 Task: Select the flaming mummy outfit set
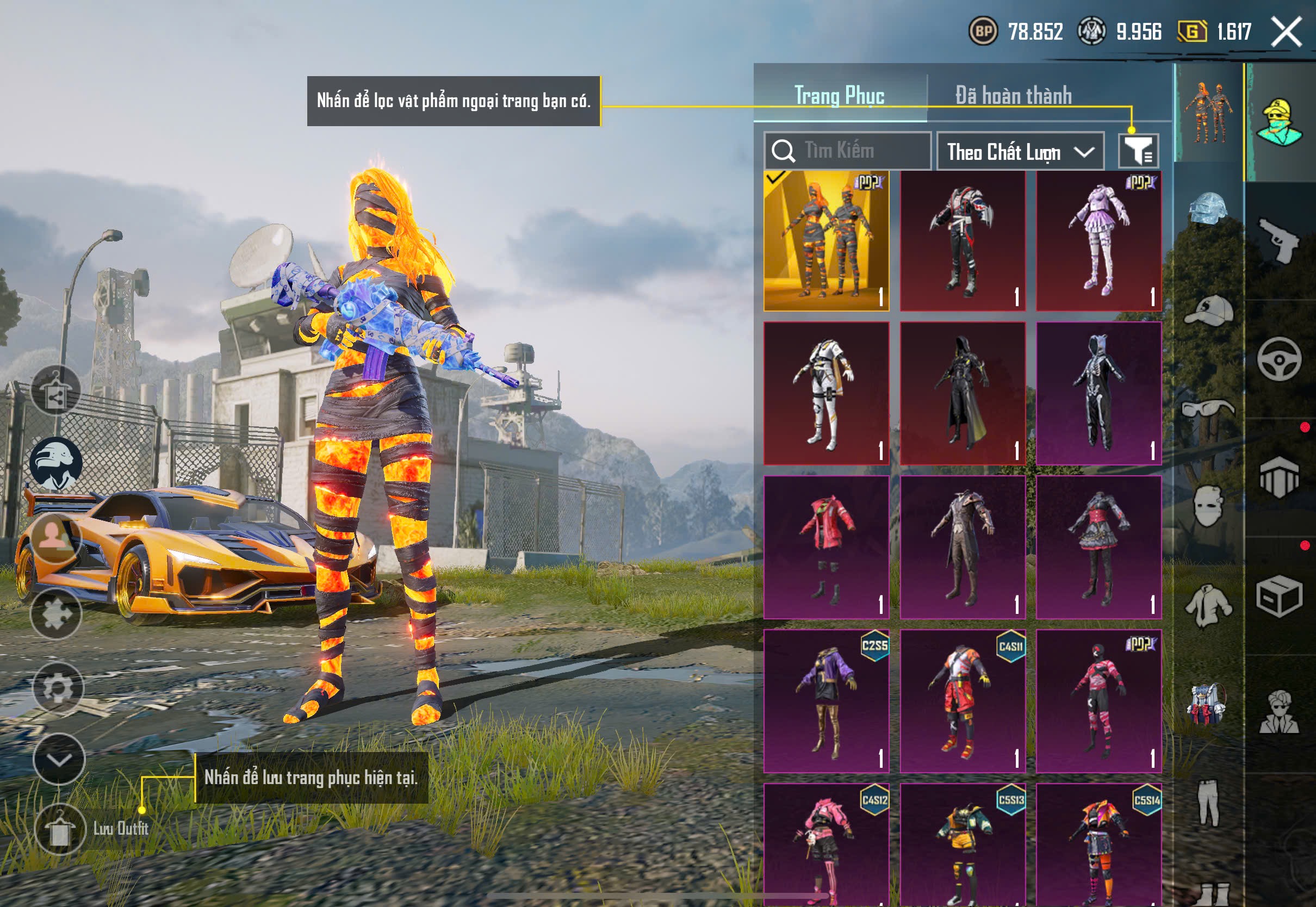826,241
